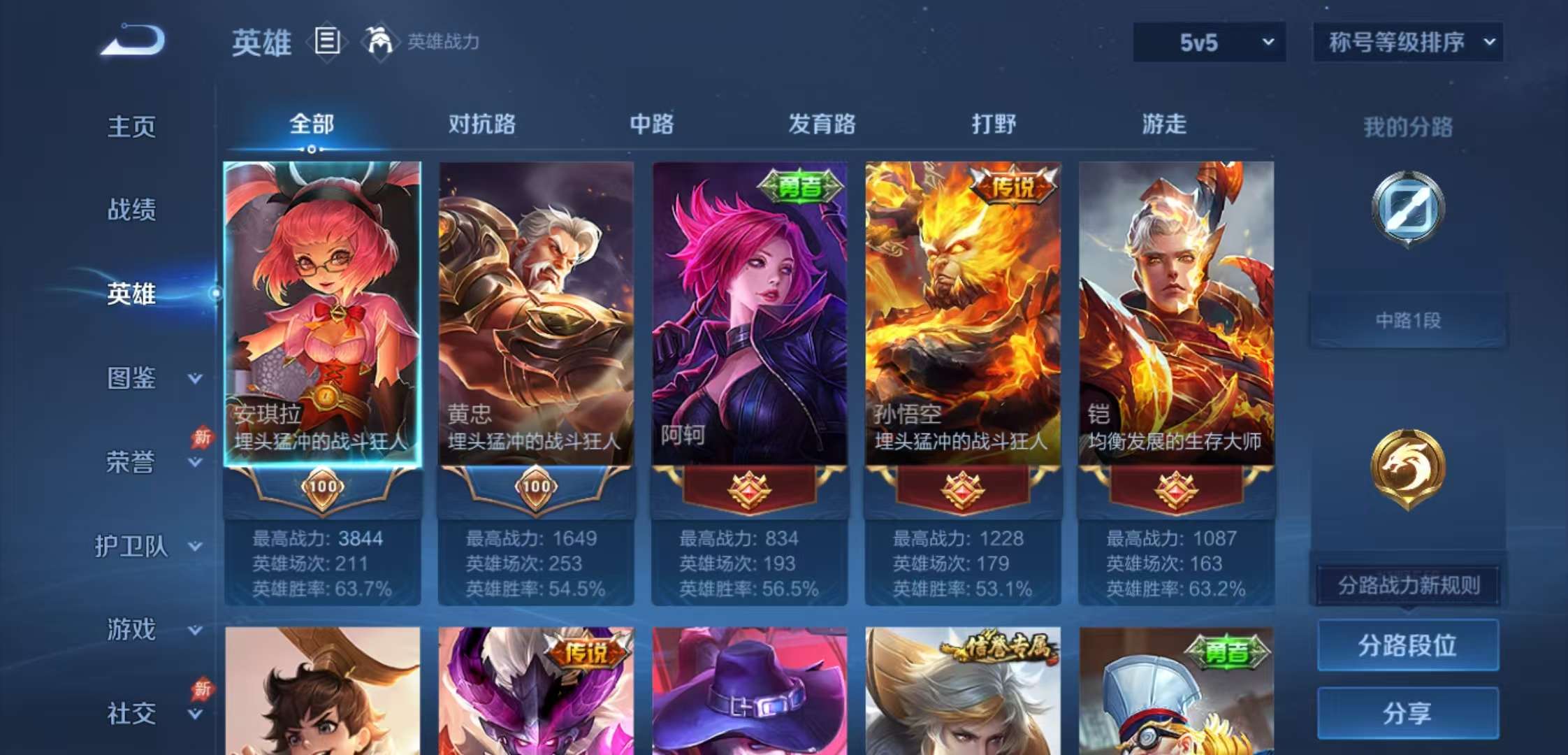Select the 英雄战力 hero power icon
1568x755 pixels.
coord(376,42)
